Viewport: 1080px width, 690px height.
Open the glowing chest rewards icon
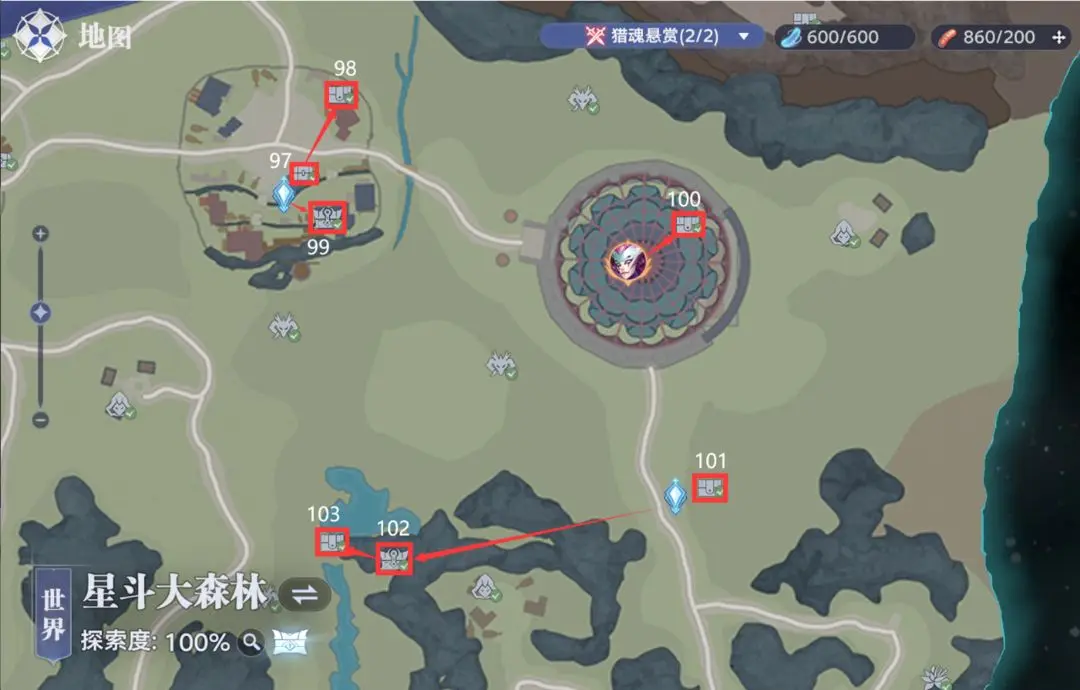pyautogui.click(x=289, y=642)
